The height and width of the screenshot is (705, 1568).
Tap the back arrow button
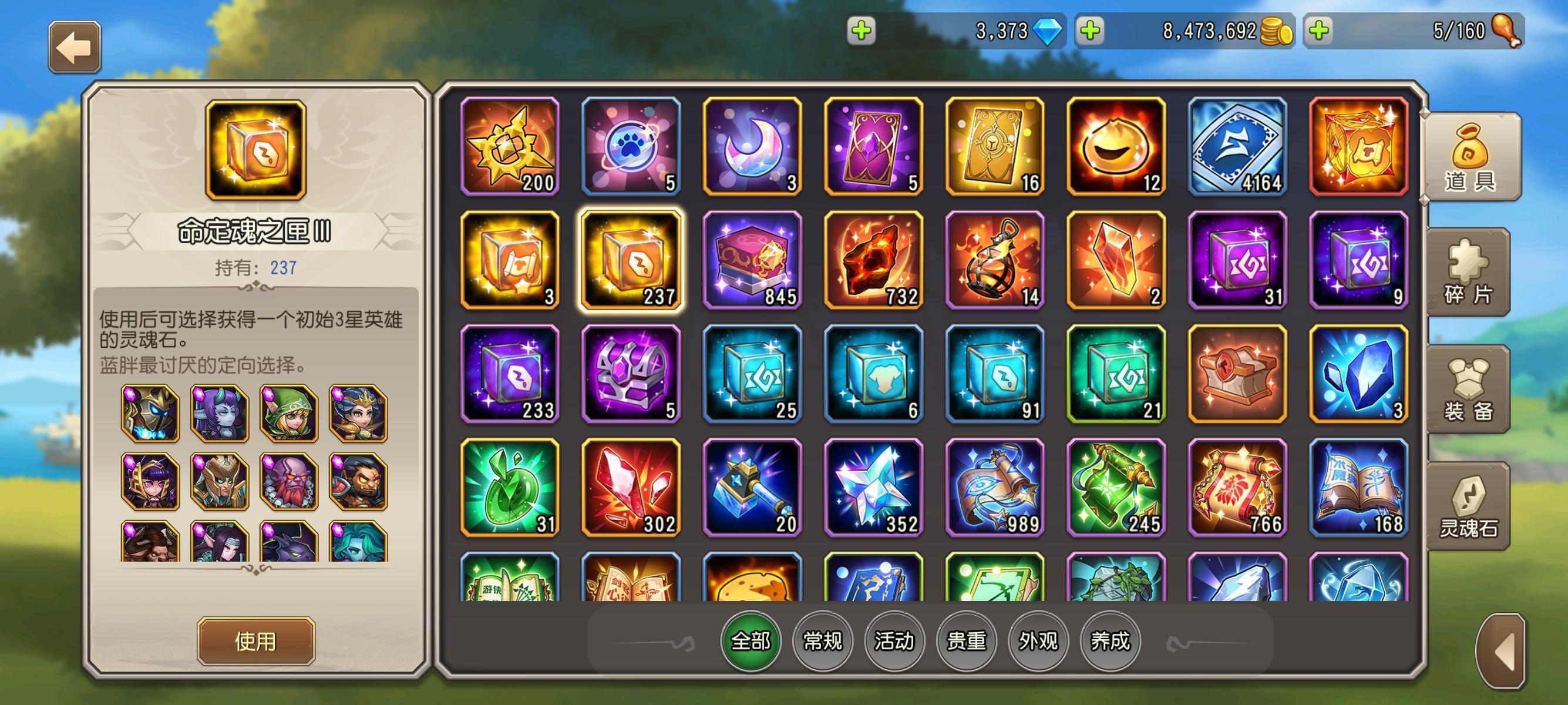pos(73,46)
